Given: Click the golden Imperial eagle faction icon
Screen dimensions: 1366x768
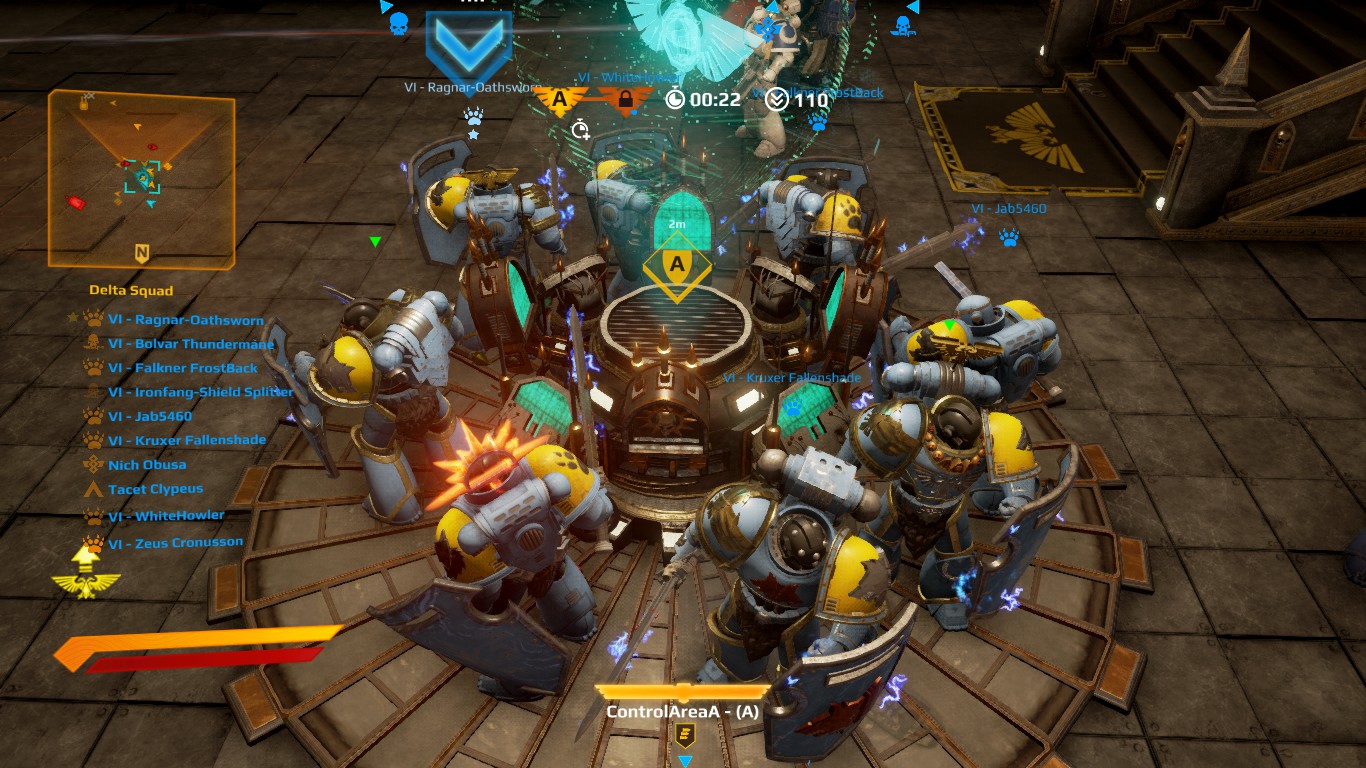Looking at the screenshot, I should click(86, 582).
